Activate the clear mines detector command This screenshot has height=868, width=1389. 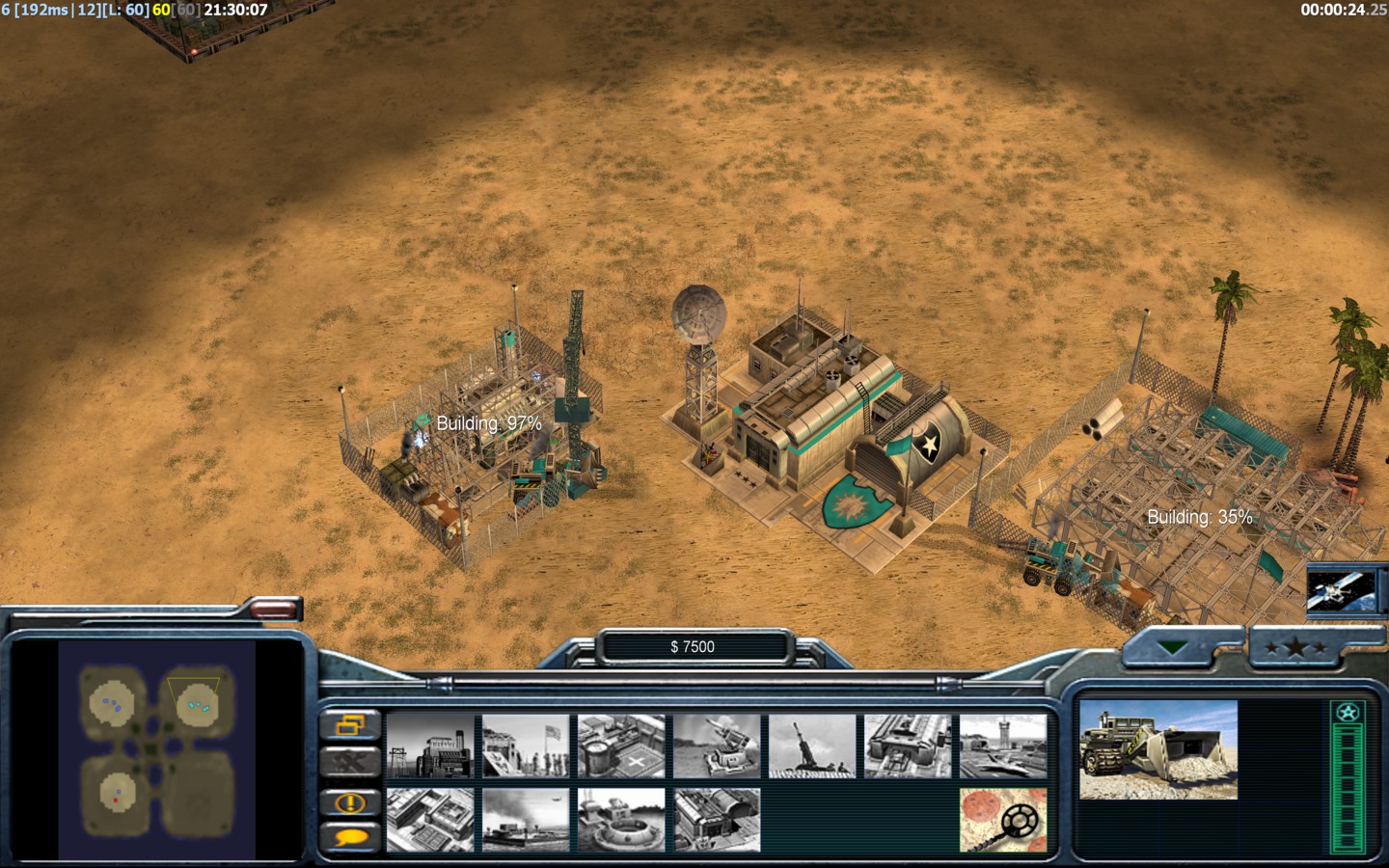(x=1003, y=820)
